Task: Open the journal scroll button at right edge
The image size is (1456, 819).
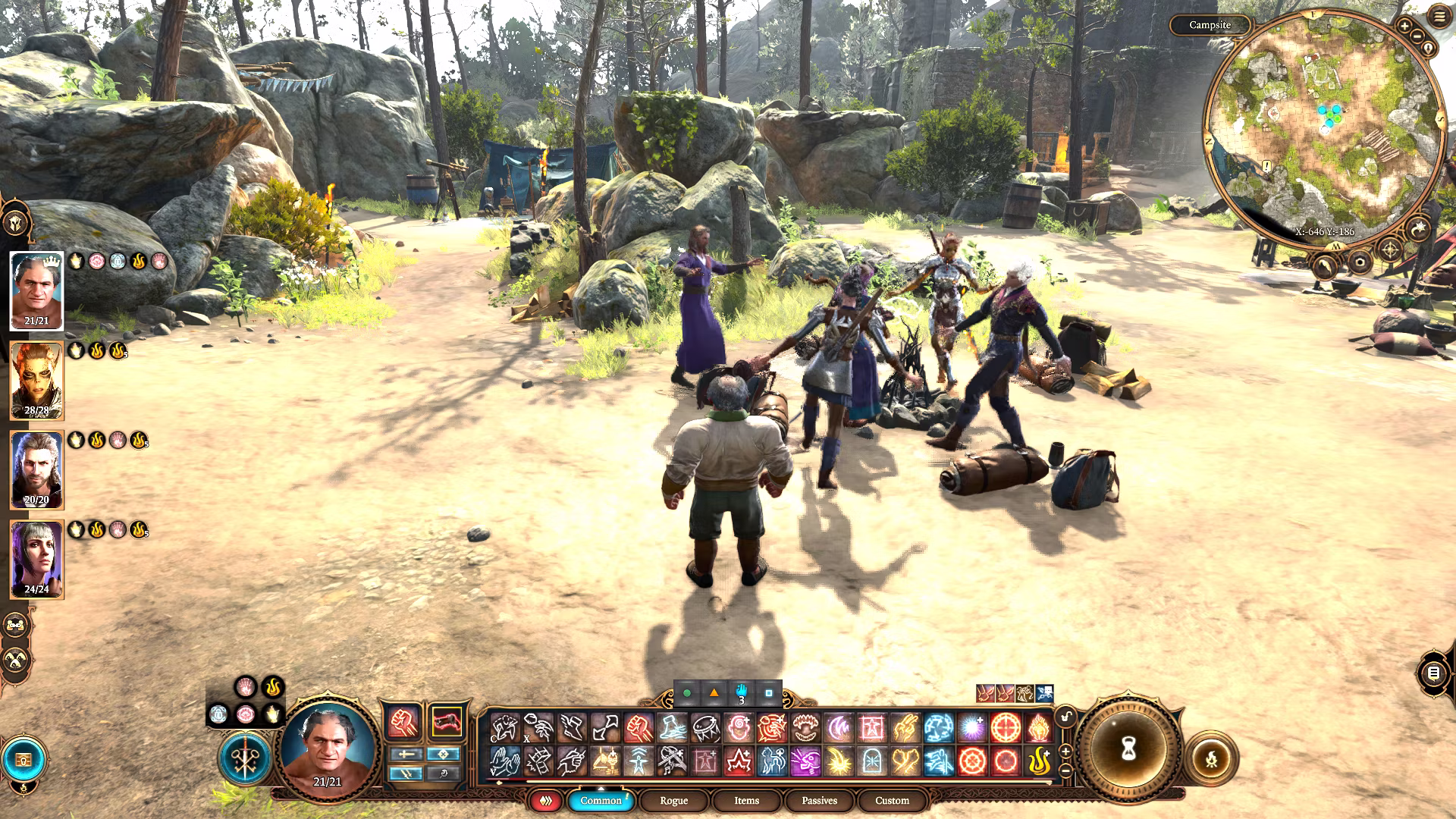Action: pyautogui.click(x=1432, y=673)
